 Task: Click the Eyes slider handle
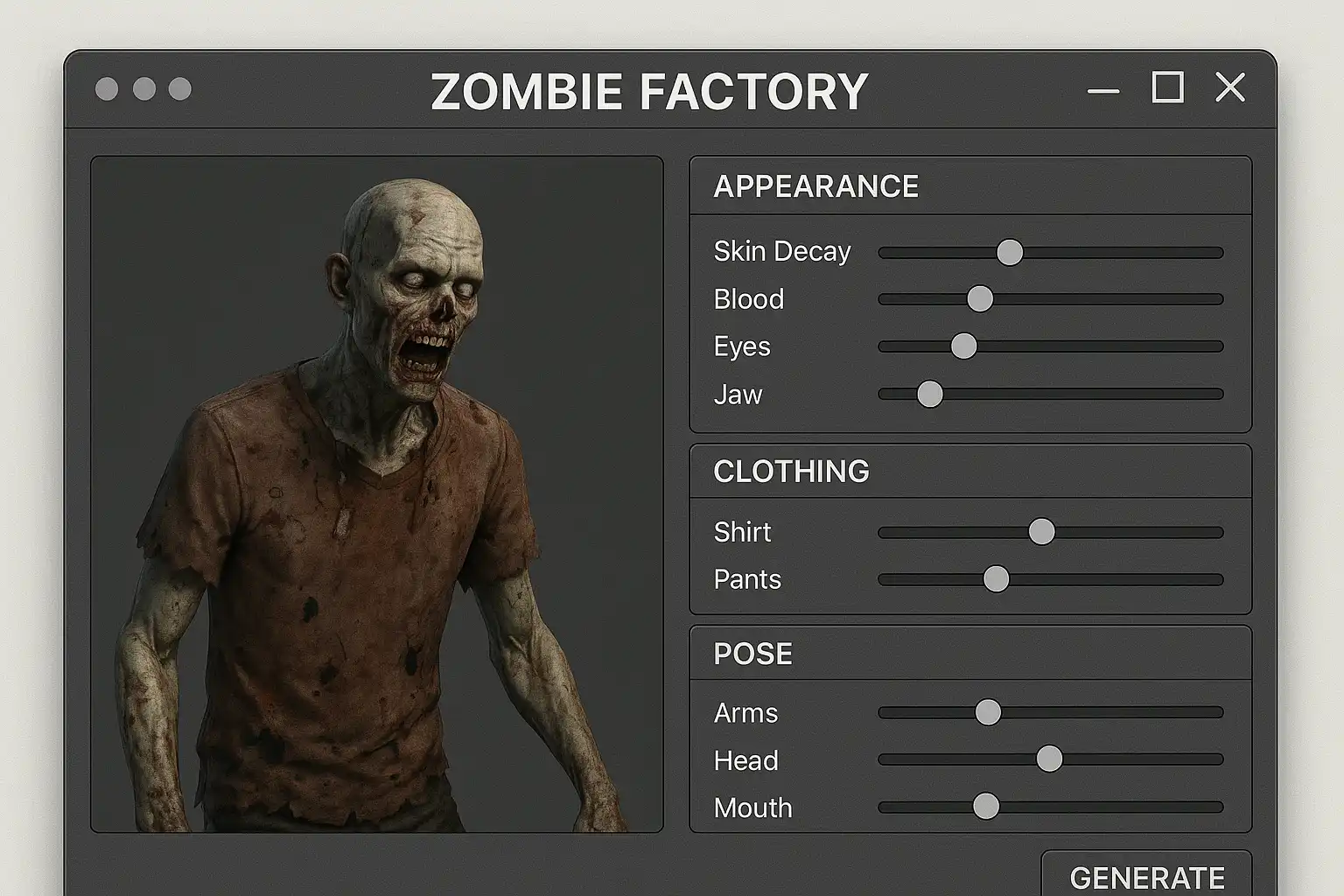tap(963, 346)
